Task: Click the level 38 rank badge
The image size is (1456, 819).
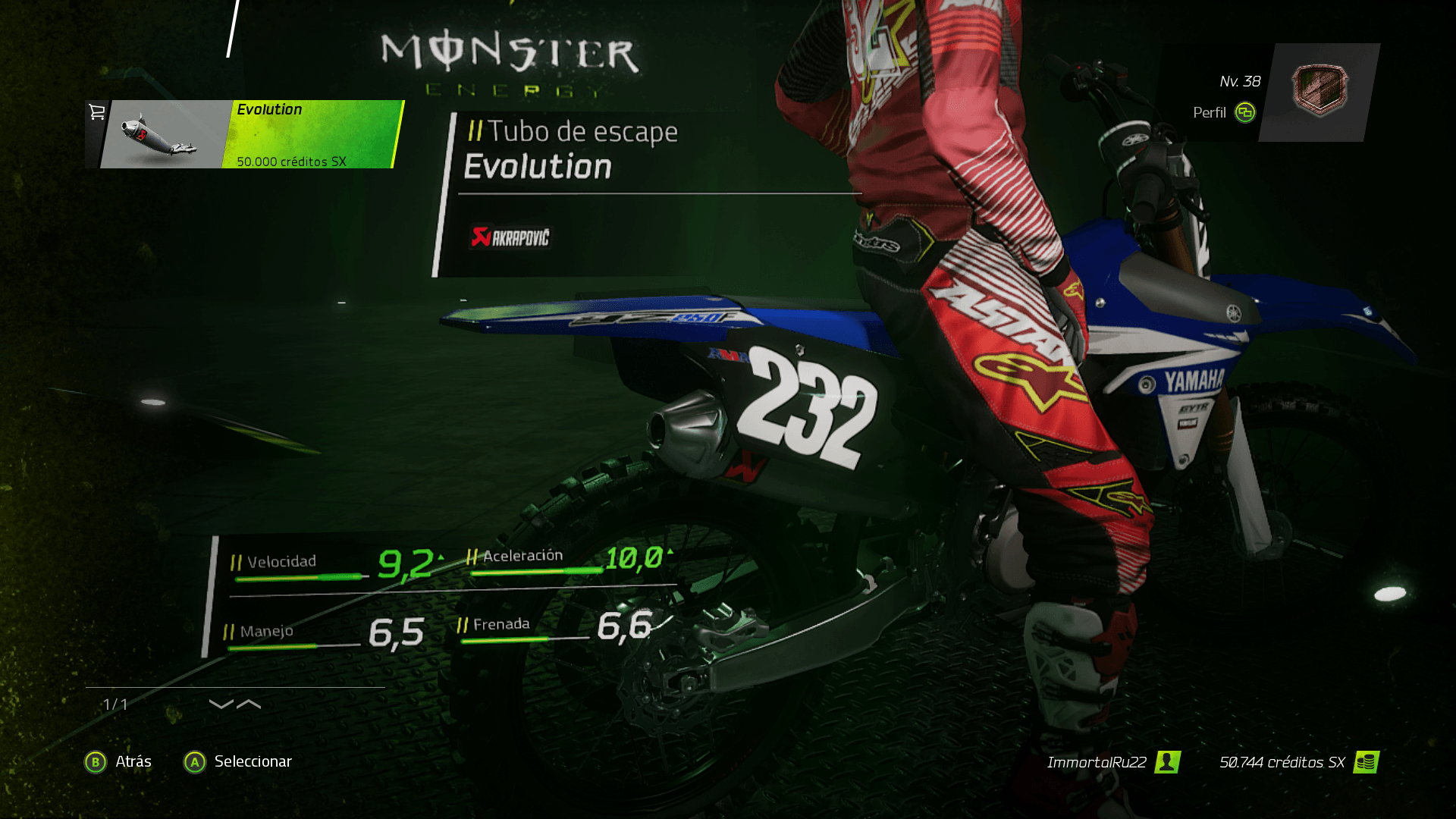Action: tap(1319, 90)
